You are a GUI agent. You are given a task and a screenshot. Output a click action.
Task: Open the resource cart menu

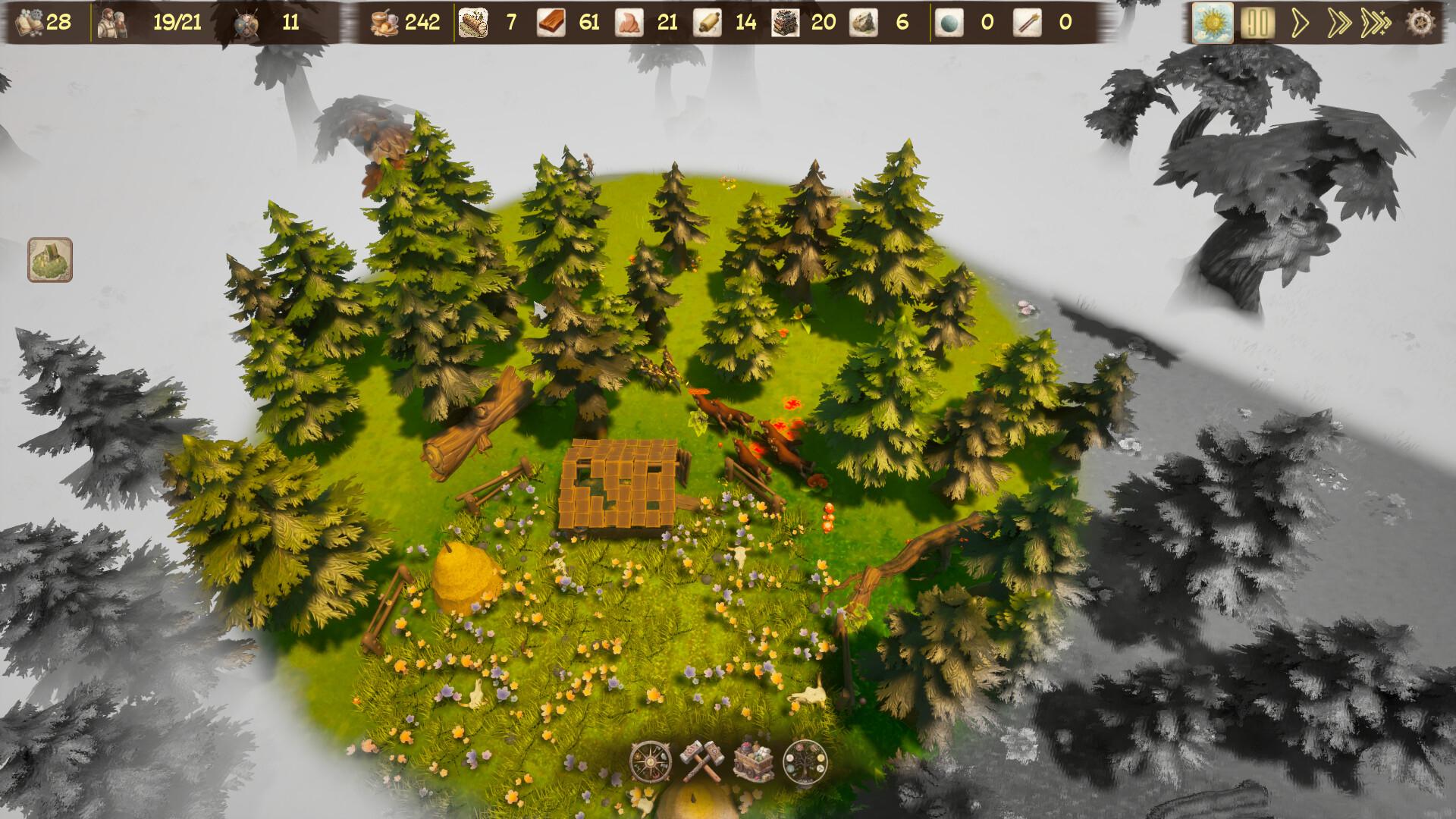pyautogui.click(x=753, y=761)
